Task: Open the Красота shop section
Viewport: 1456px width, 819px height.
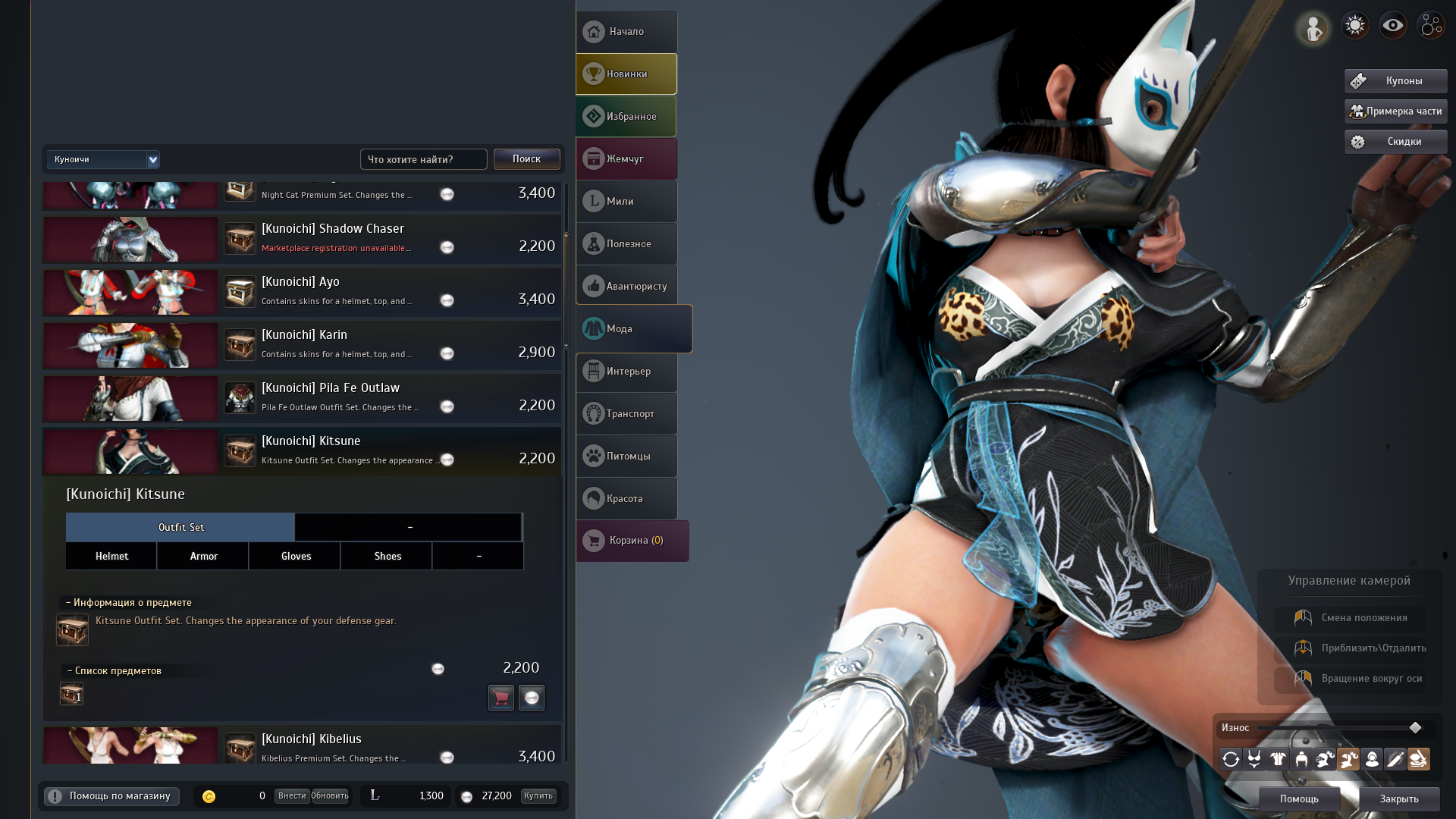Action: [626, 498]
